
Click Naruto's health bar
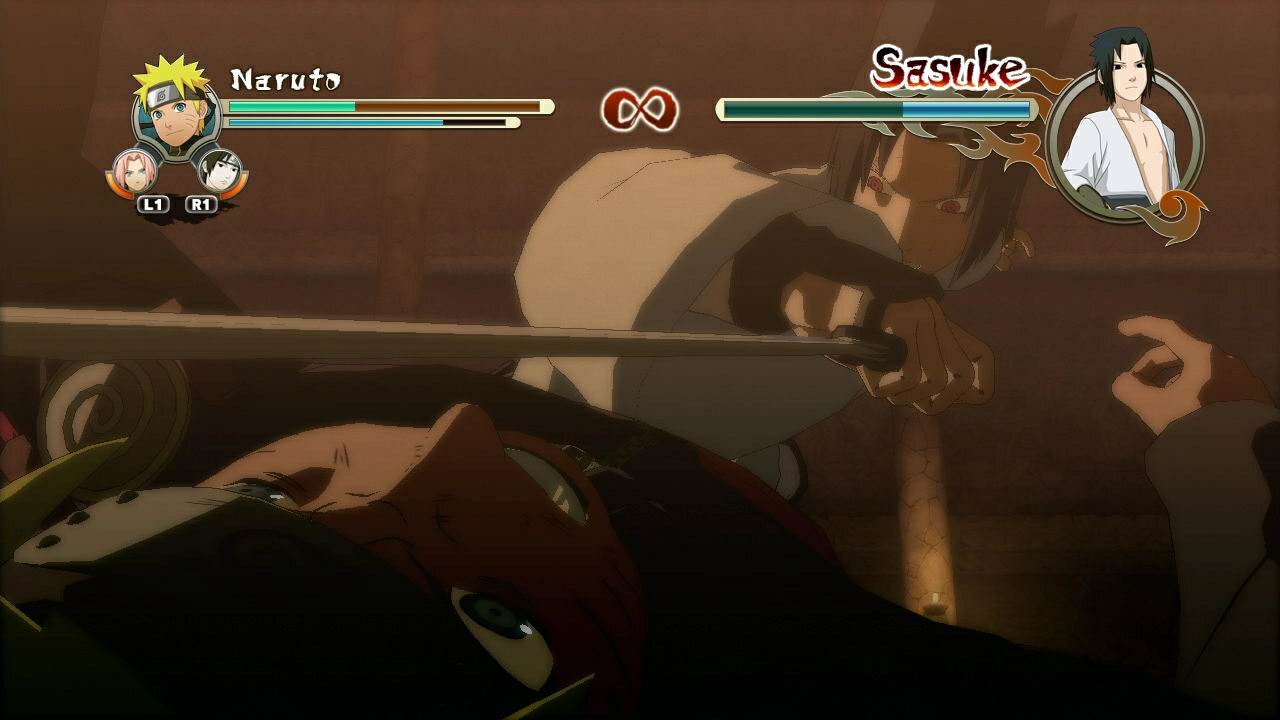380,103
